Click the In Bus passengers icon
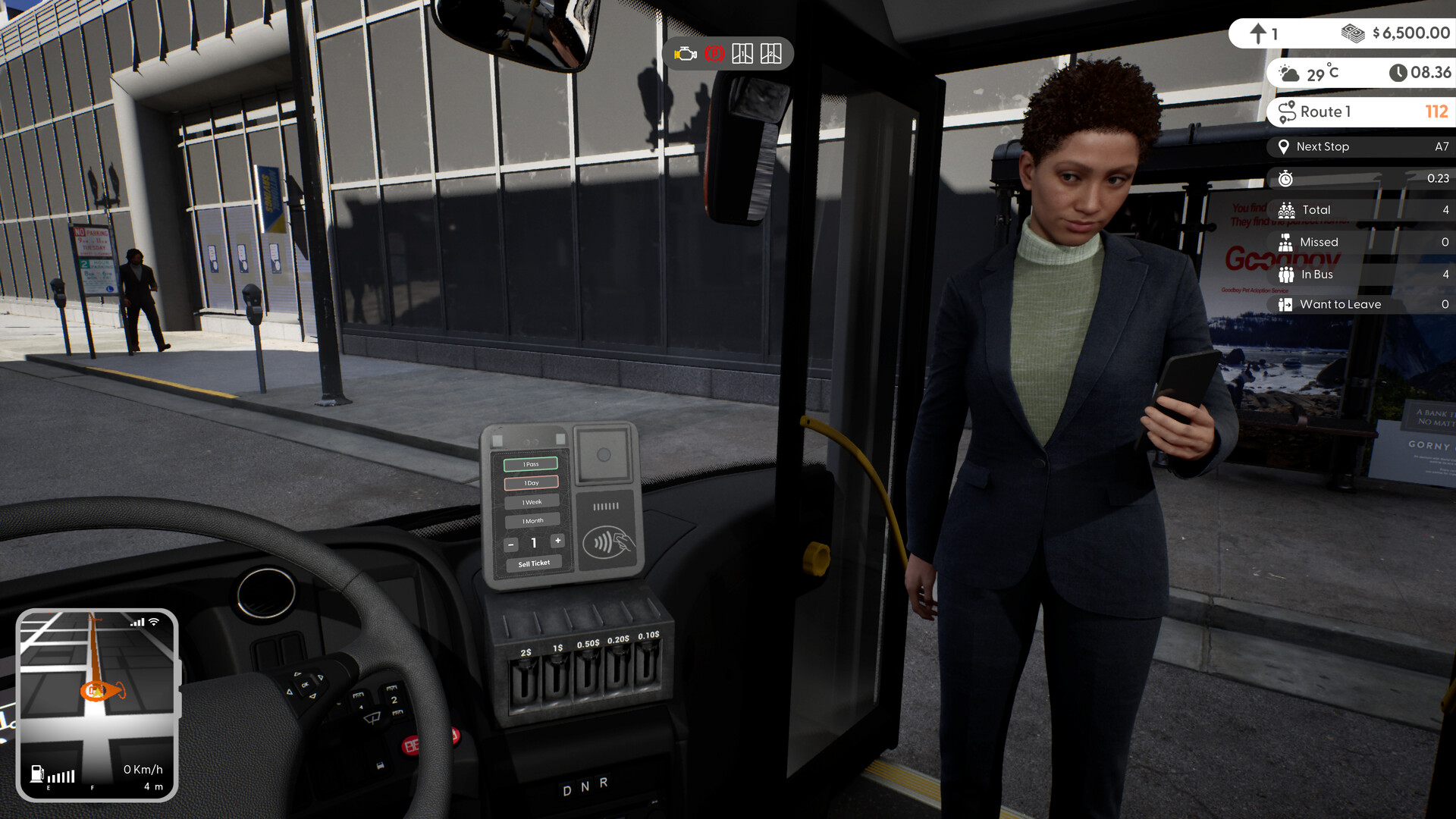 (1285, 274)
